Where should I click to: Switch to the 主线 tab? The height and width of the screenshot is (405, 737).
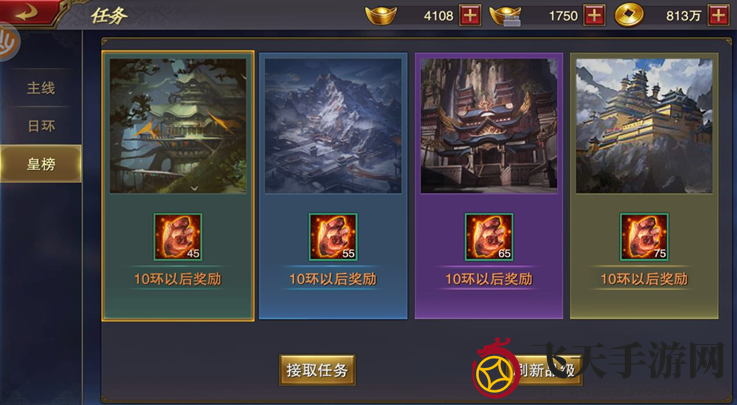coord(41,88)
